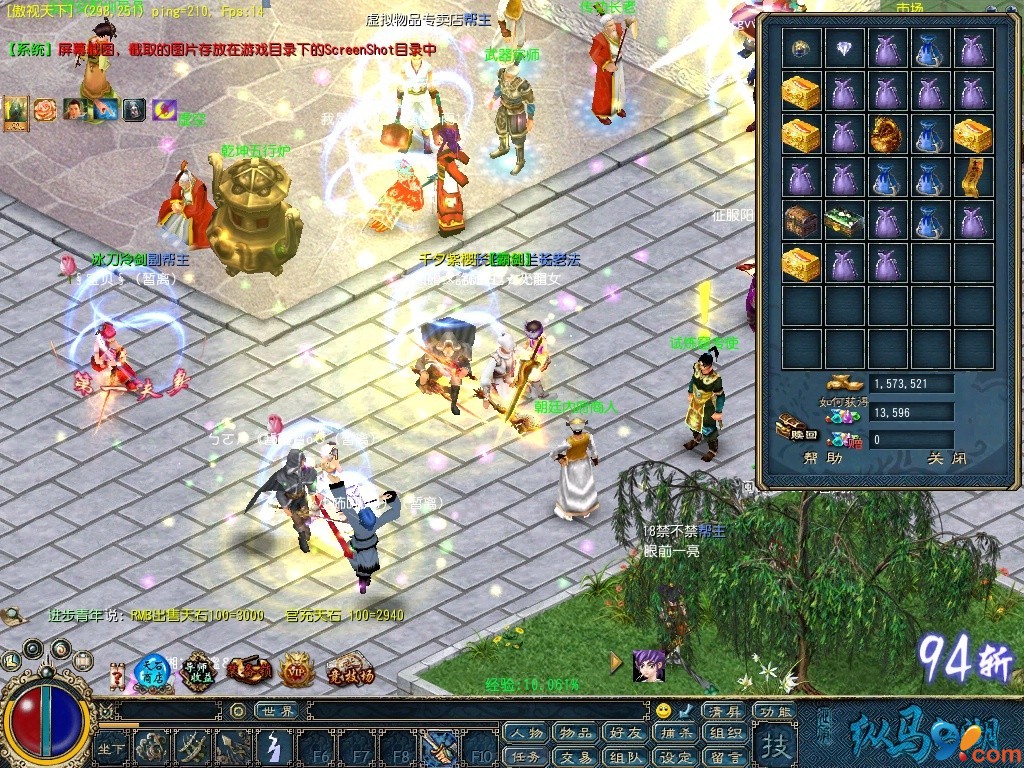
Task: Open the 交易 trade window
Action: point(576,757)
